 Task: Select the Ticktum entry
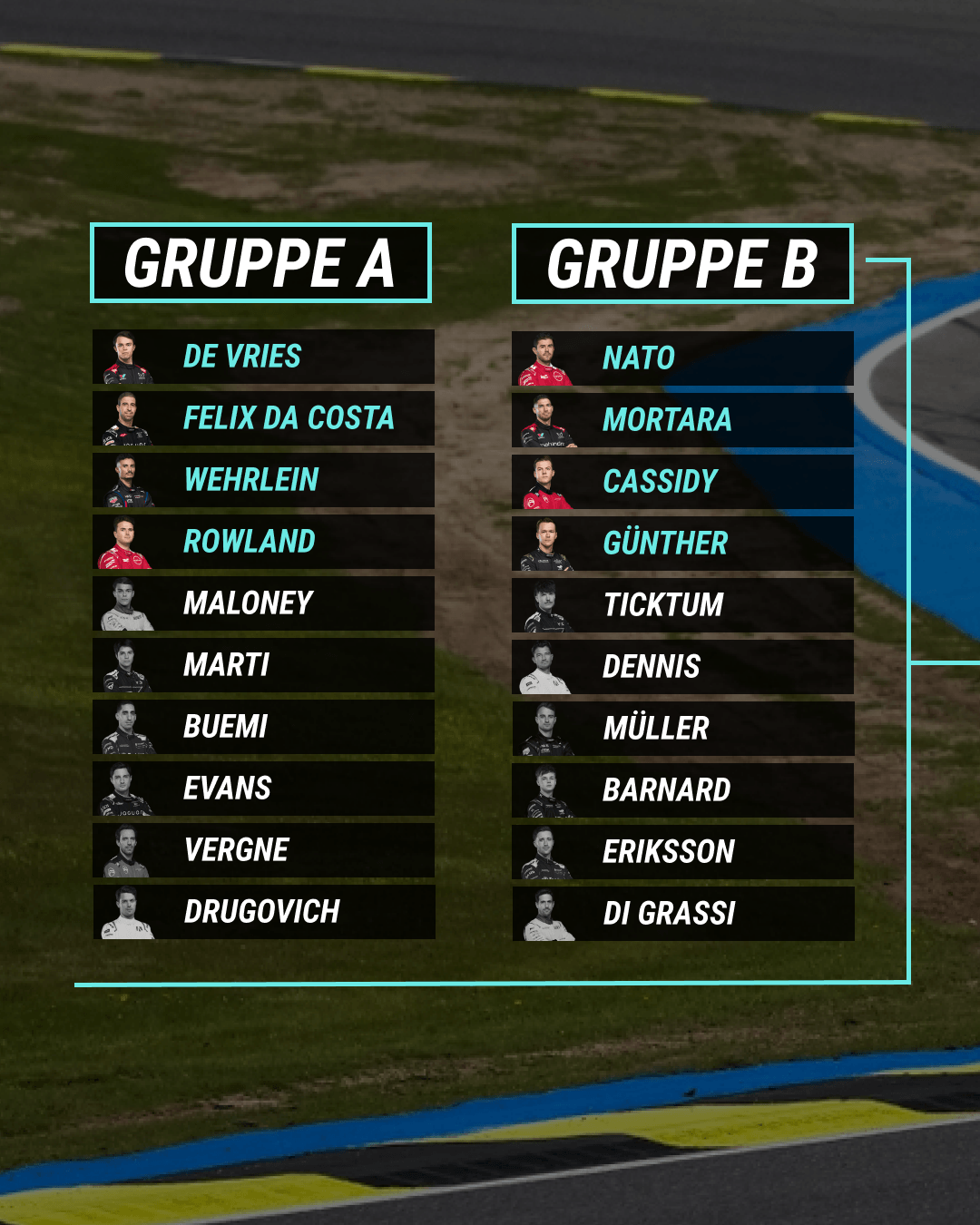point(682,605)
